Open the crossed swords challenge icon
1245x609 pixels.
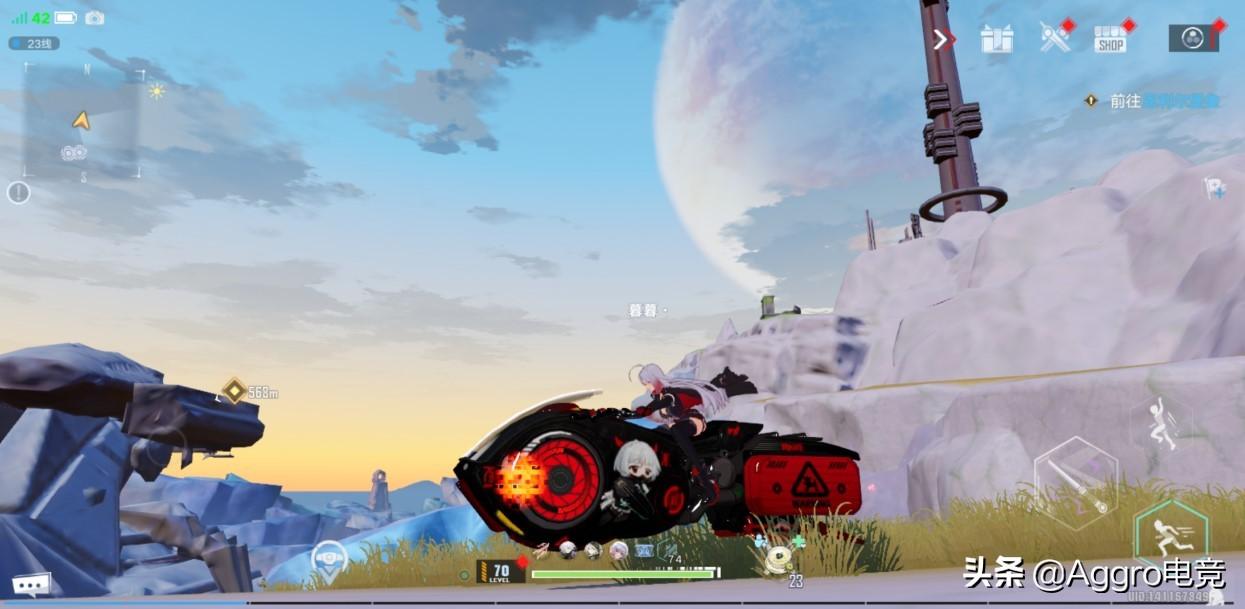pos(1055,38)
